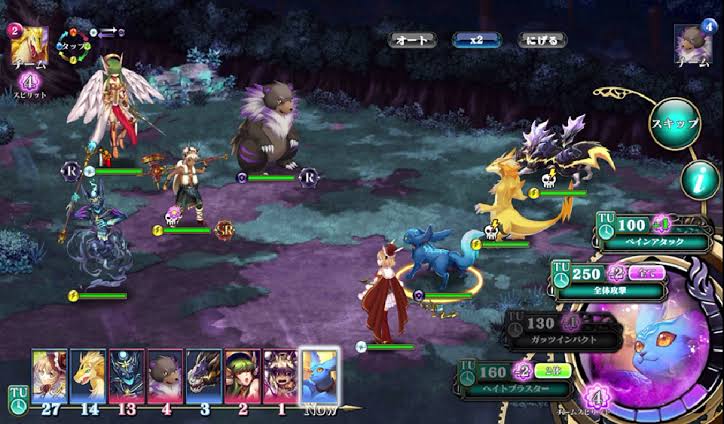Viewport: 724px width, 424px height.
Task: Select the green-haired woman turn-order portrait
Action: tap(241, 375)
